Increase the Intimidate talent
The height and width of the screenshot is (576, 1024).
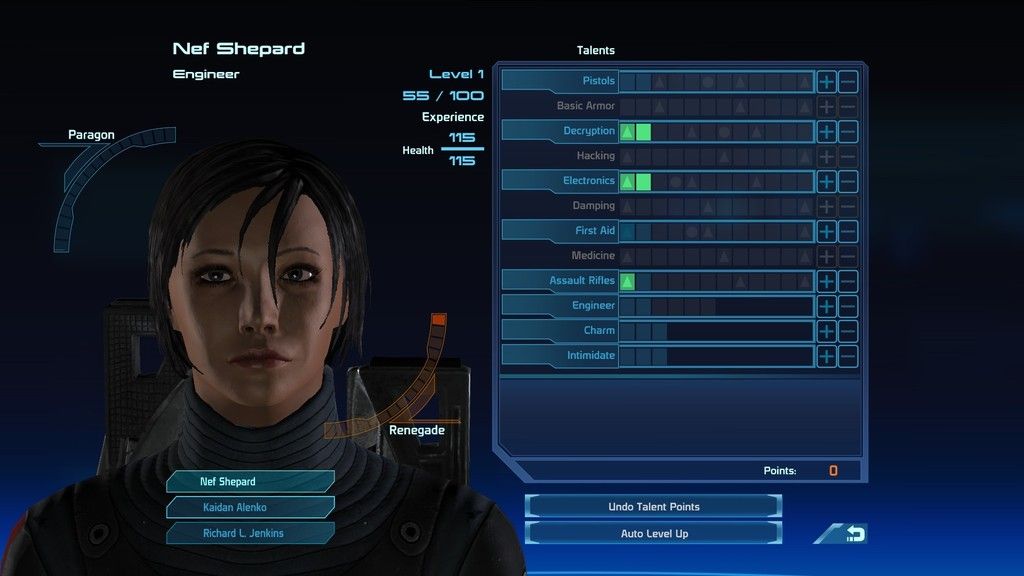pyautogui.click(x=826, y=356)
